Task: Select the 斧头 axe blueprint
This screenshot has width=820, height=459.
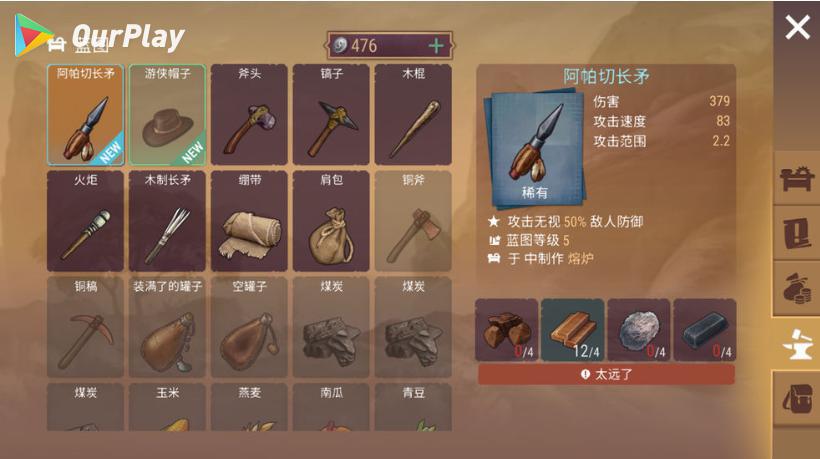Action: click(250, 115)
